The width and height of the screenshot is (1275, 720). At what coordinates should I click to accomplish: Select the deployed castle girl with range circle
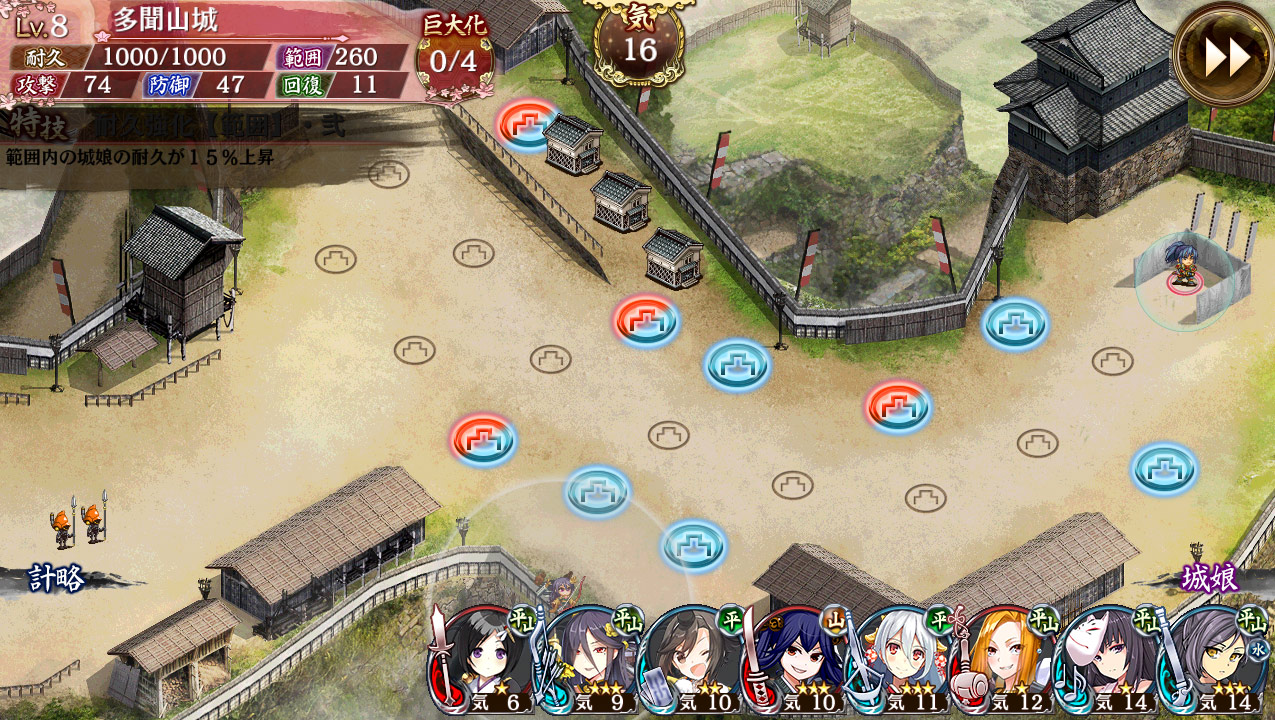[x=1184, y=272]
